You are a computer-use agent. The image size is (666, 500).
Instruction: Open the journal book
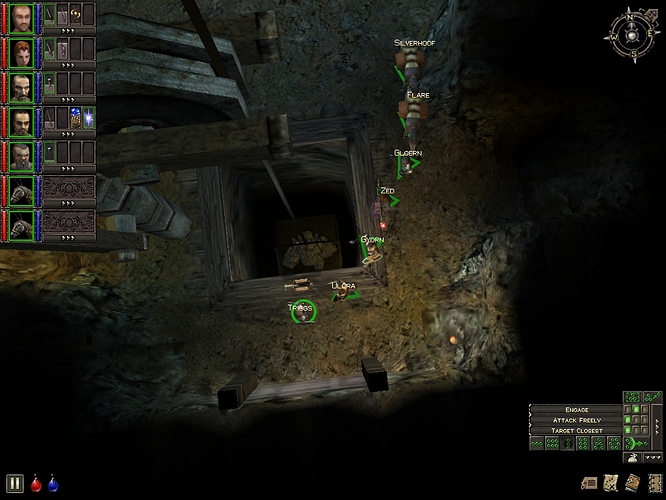632,482
